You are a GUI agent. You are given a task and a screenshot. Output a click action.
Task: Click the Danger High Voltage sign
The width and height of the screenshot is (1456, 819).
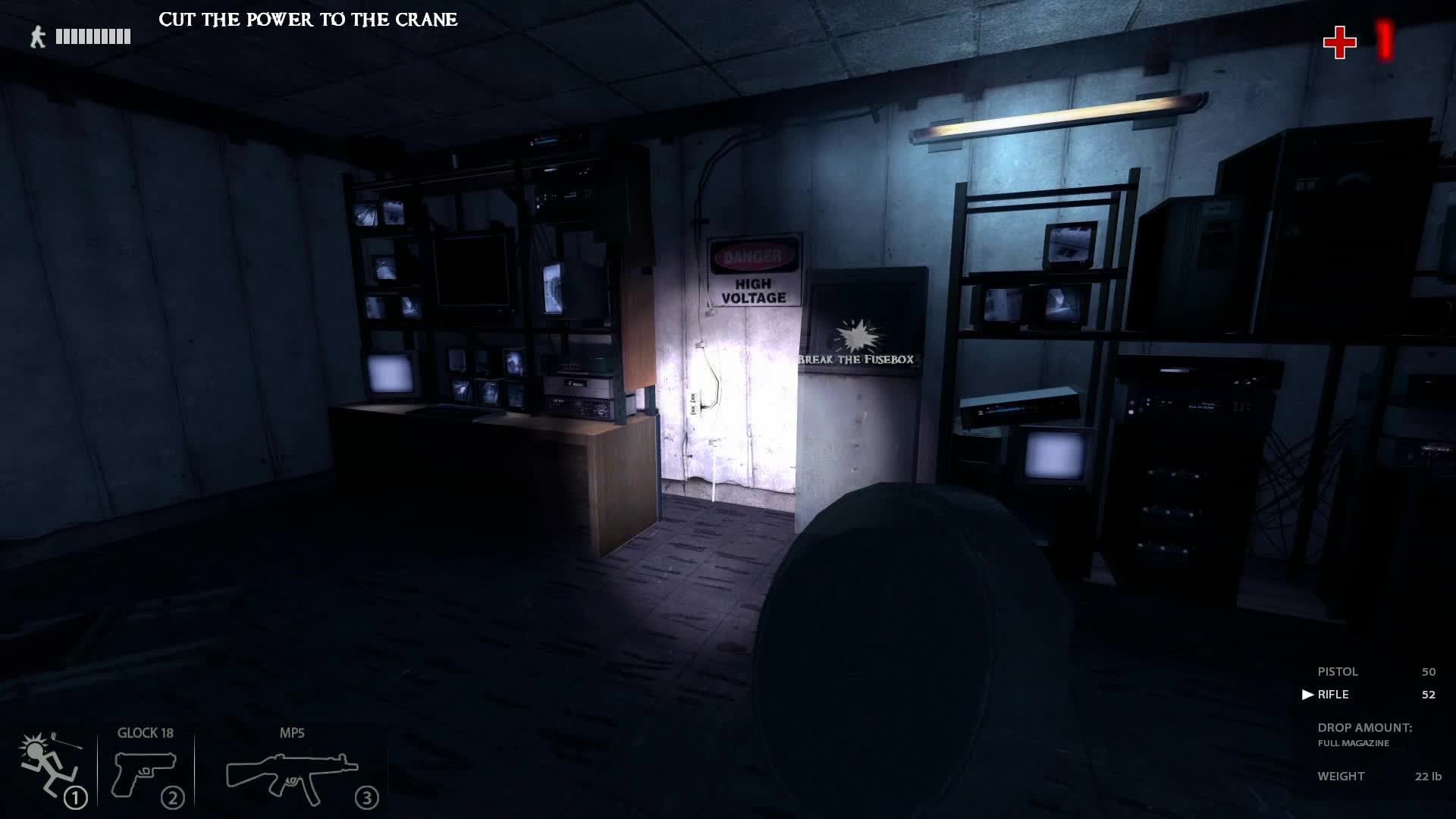coord(754,271)
